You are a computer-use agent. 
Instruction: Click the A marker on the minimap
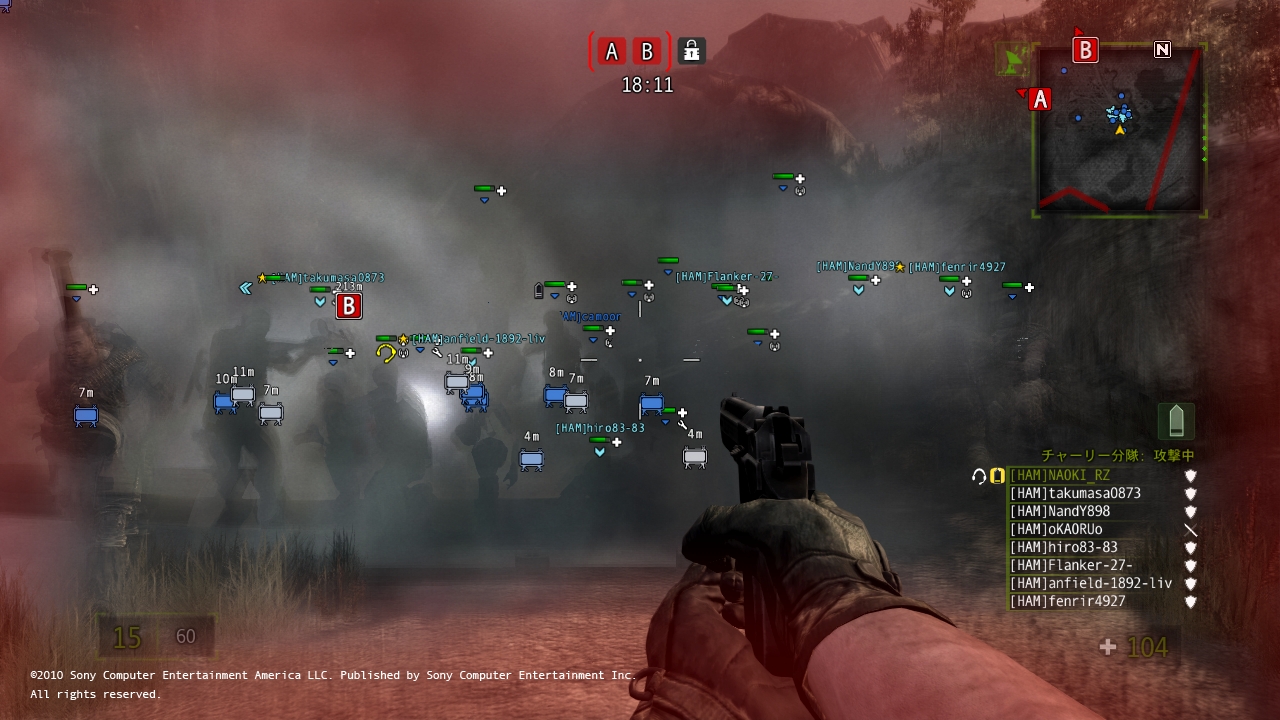(1040, 99)
